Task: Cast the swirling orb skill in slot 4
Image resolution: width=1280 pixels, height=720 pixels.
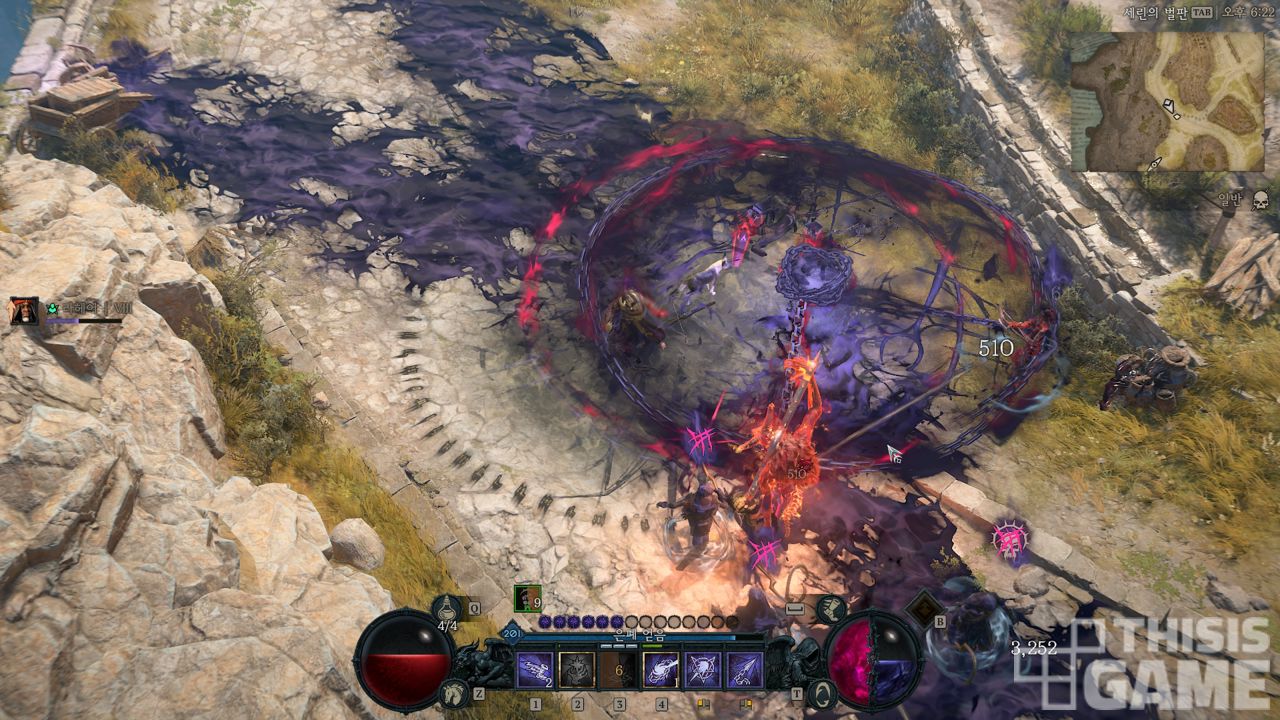Action: [x=660, y=670]
